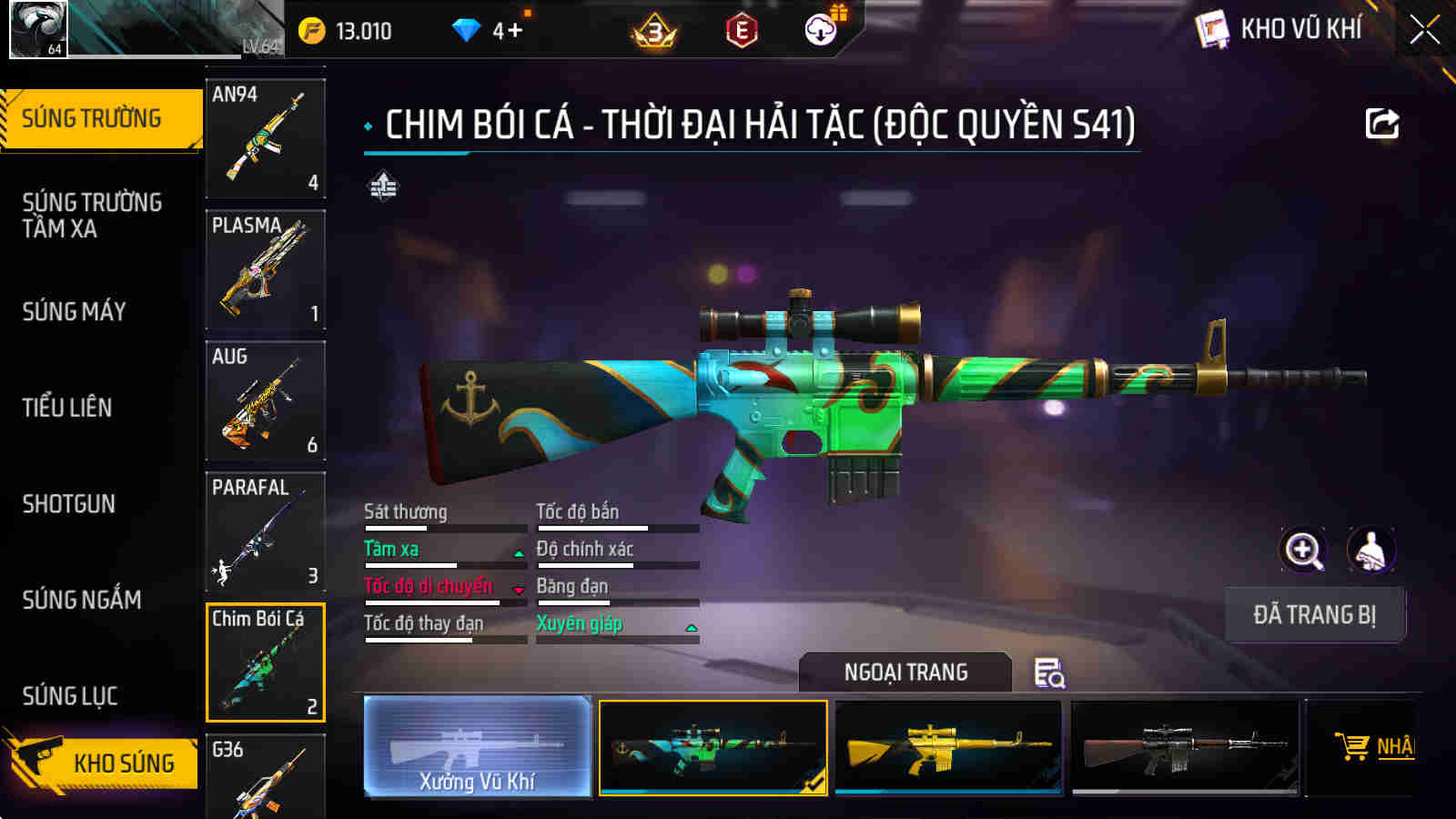Click the diamond top-up icon
This screenshot has width=1456, height=819.
tap(467, 27)
